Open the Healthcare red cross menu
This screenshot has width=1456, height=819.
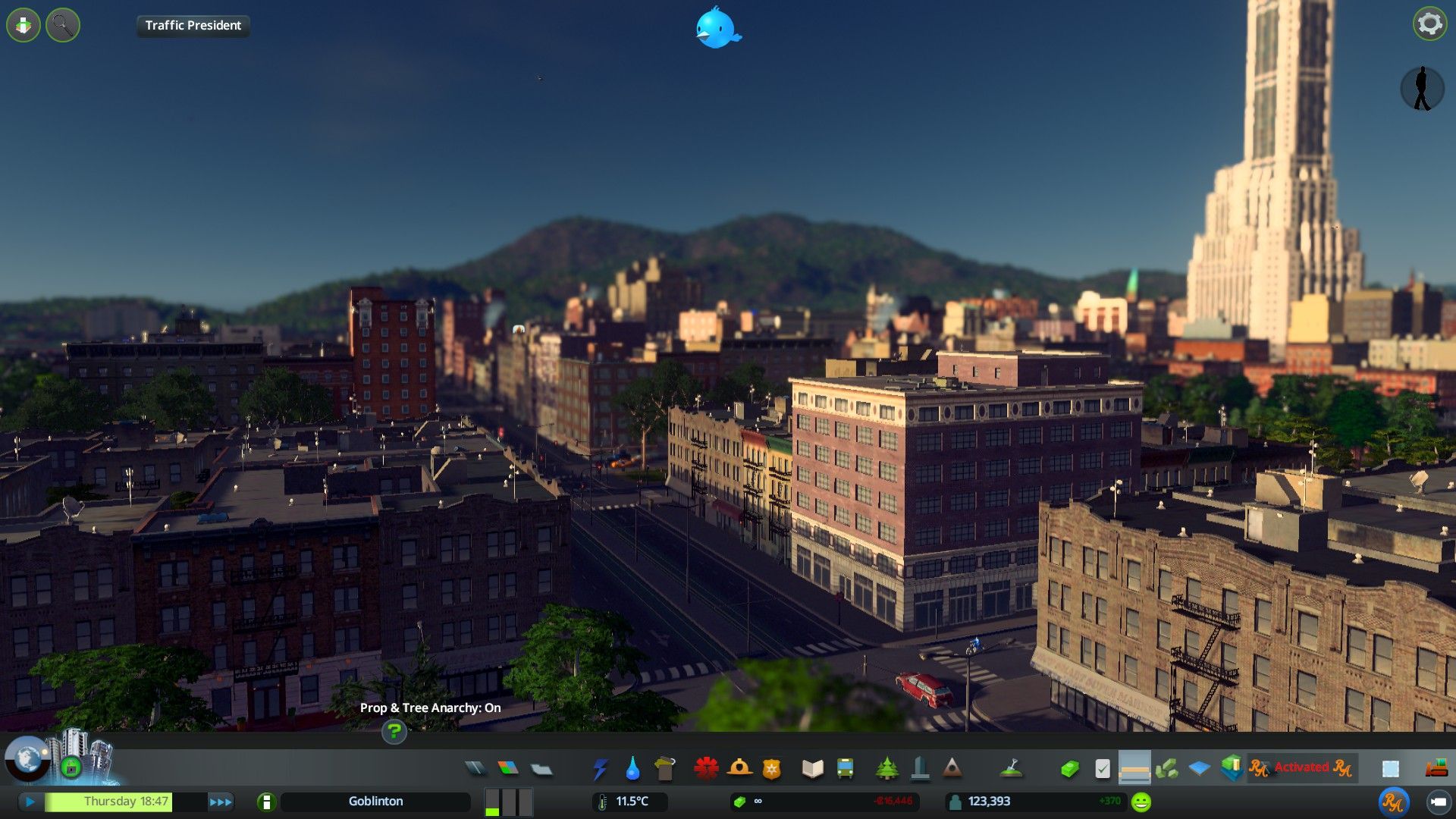(706, 769)
